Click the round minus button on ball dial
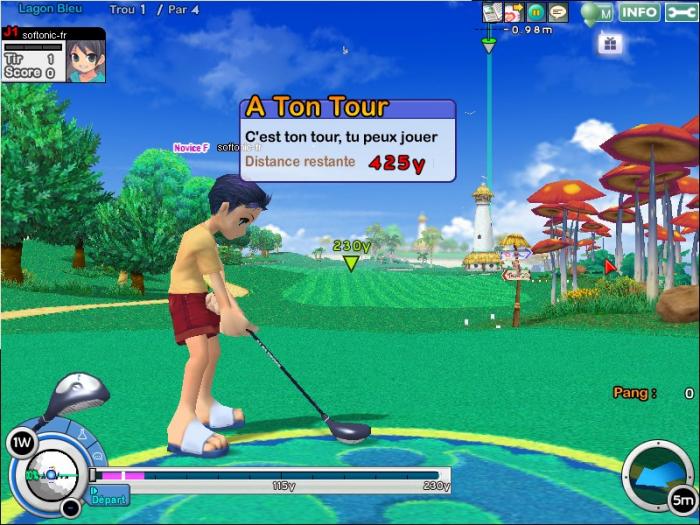This screenshot has height=525, width=700. (70, 507)
